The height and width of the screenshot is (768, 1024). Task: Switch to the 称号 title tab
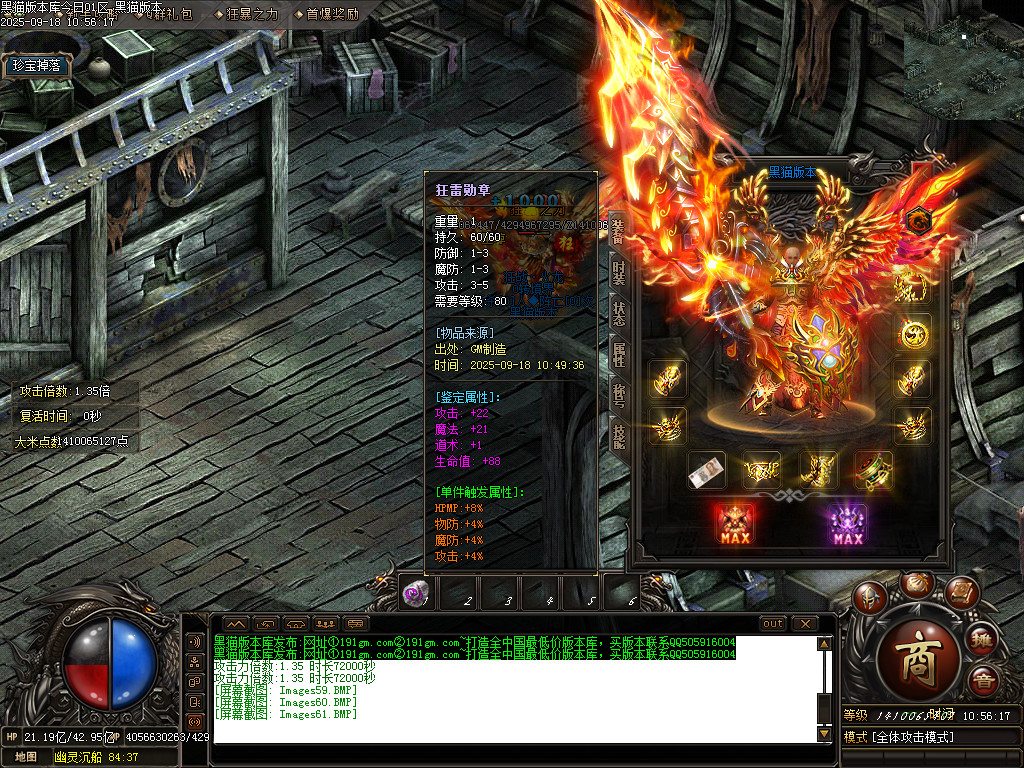click(619, 392)
